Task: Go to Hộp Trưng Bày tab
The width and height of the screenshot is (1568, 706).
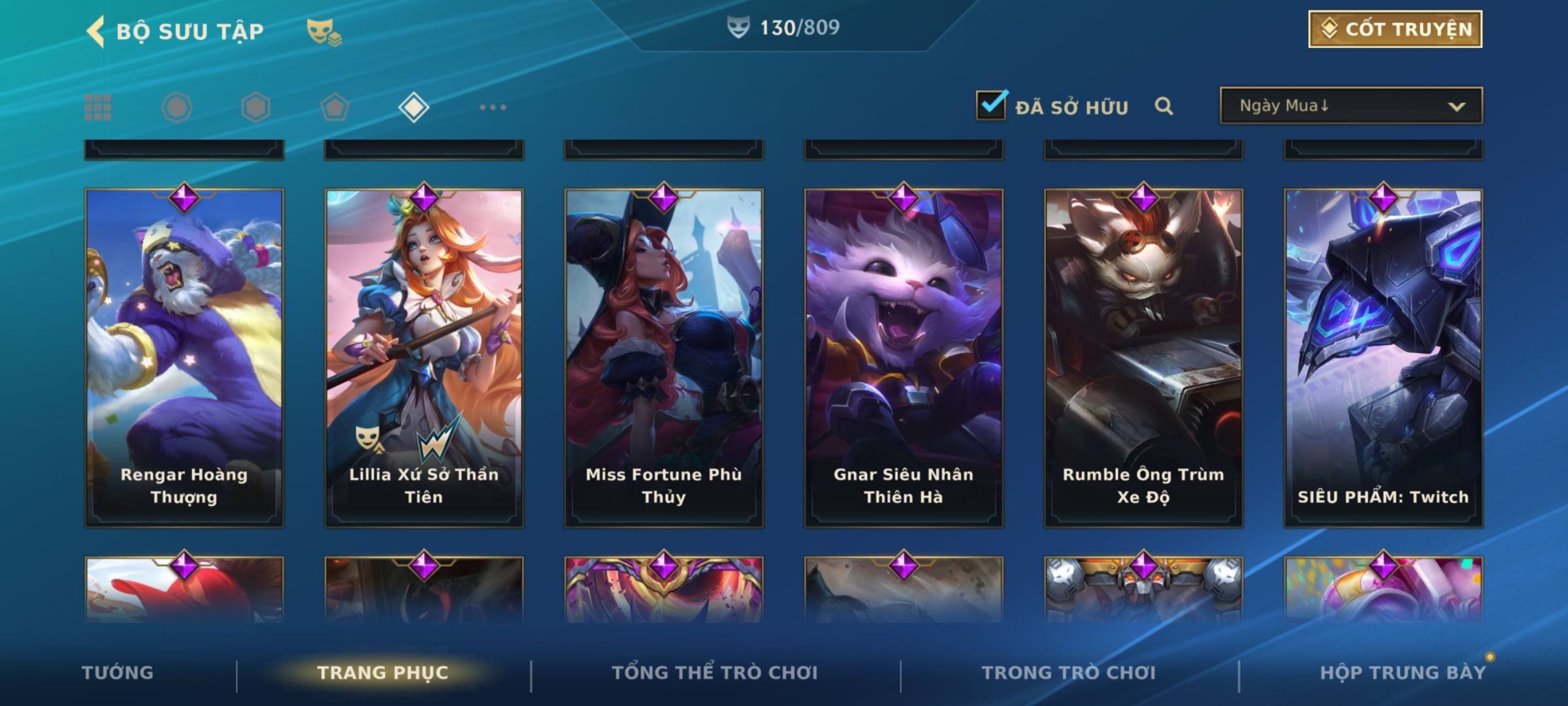Action: click(x=1403, y=673)
